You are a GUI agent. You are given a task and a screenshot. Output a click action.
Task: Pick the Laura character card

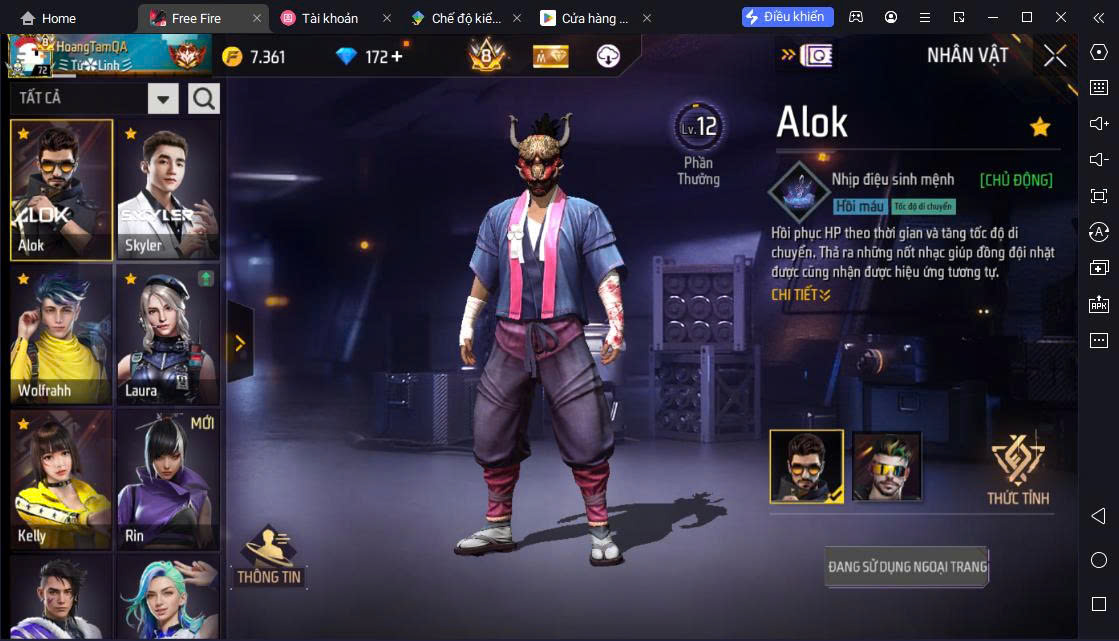tap(168, 335)
